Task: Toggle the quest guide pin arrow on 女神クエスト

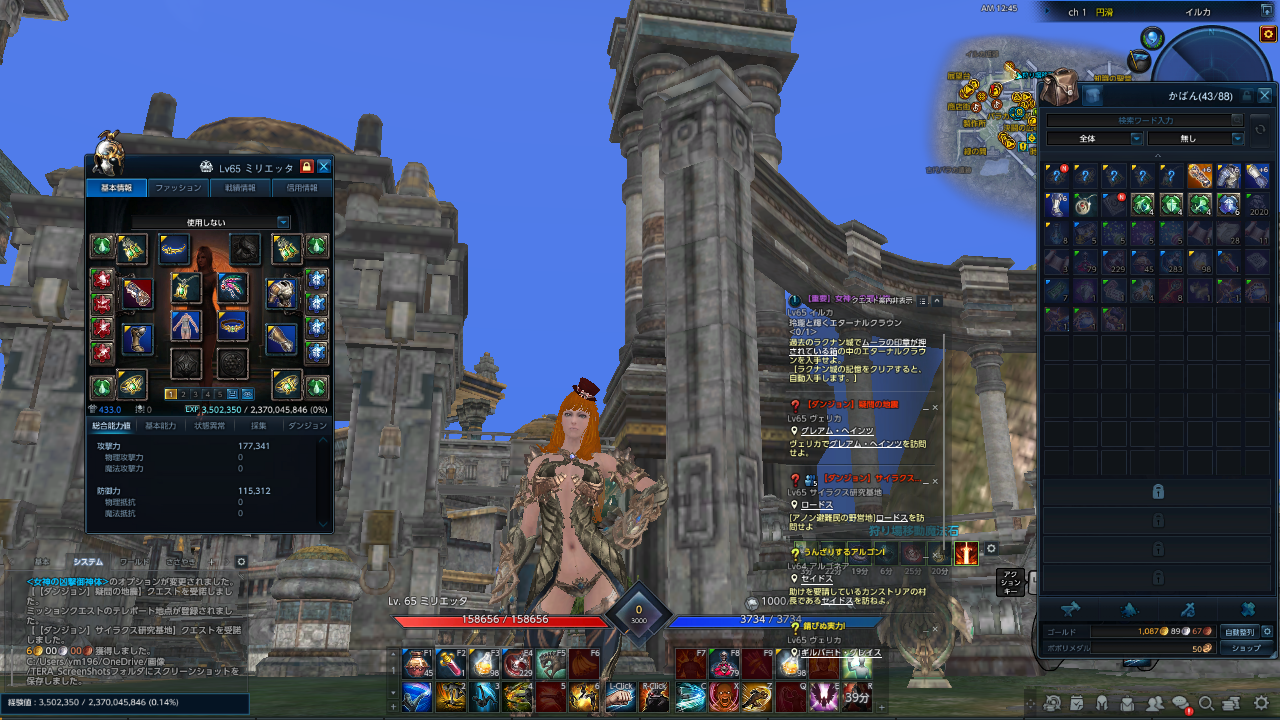Action: pos(937,300)
